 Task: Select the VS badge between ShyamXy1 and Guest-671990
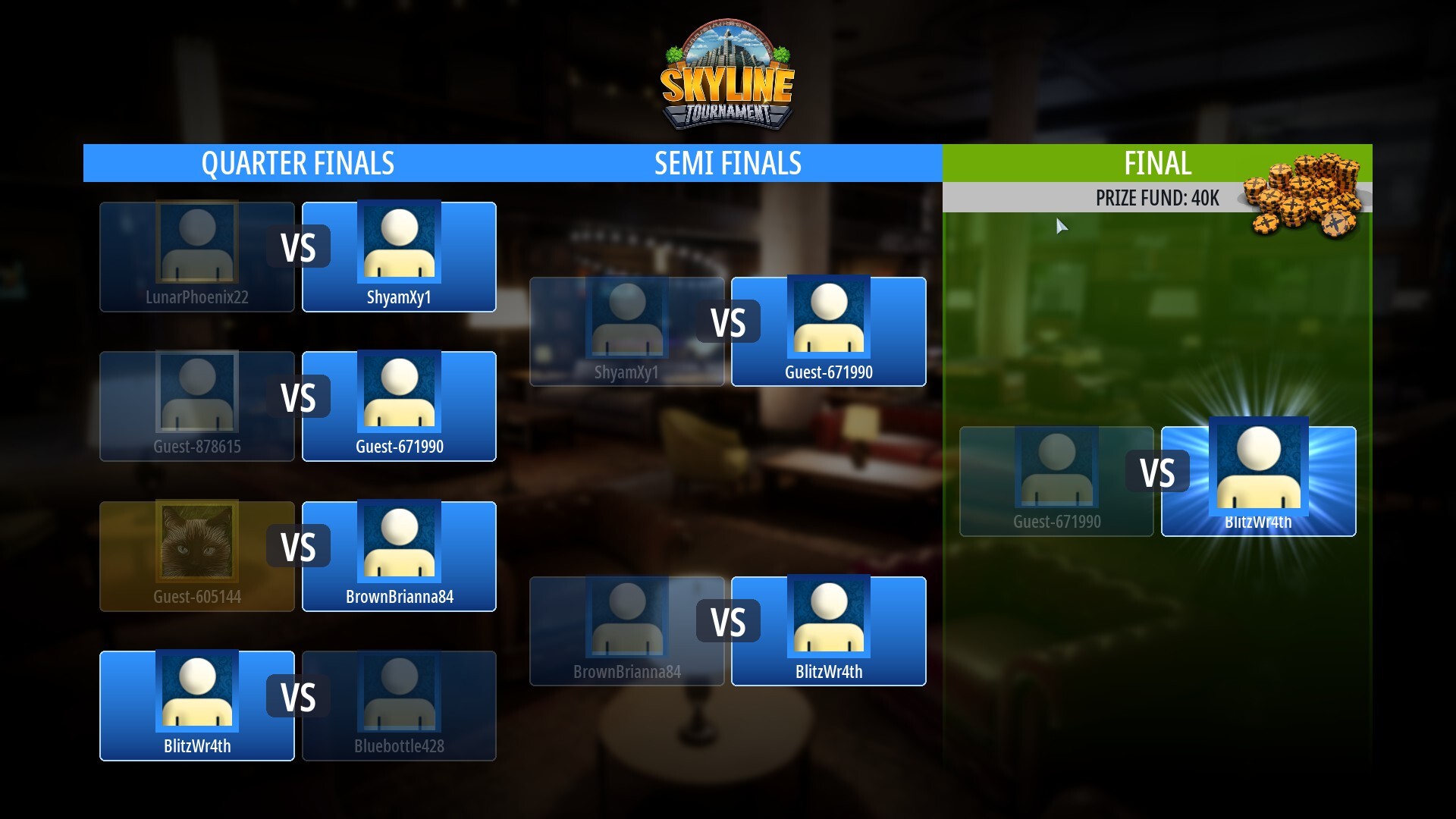[x=728, y=322]
